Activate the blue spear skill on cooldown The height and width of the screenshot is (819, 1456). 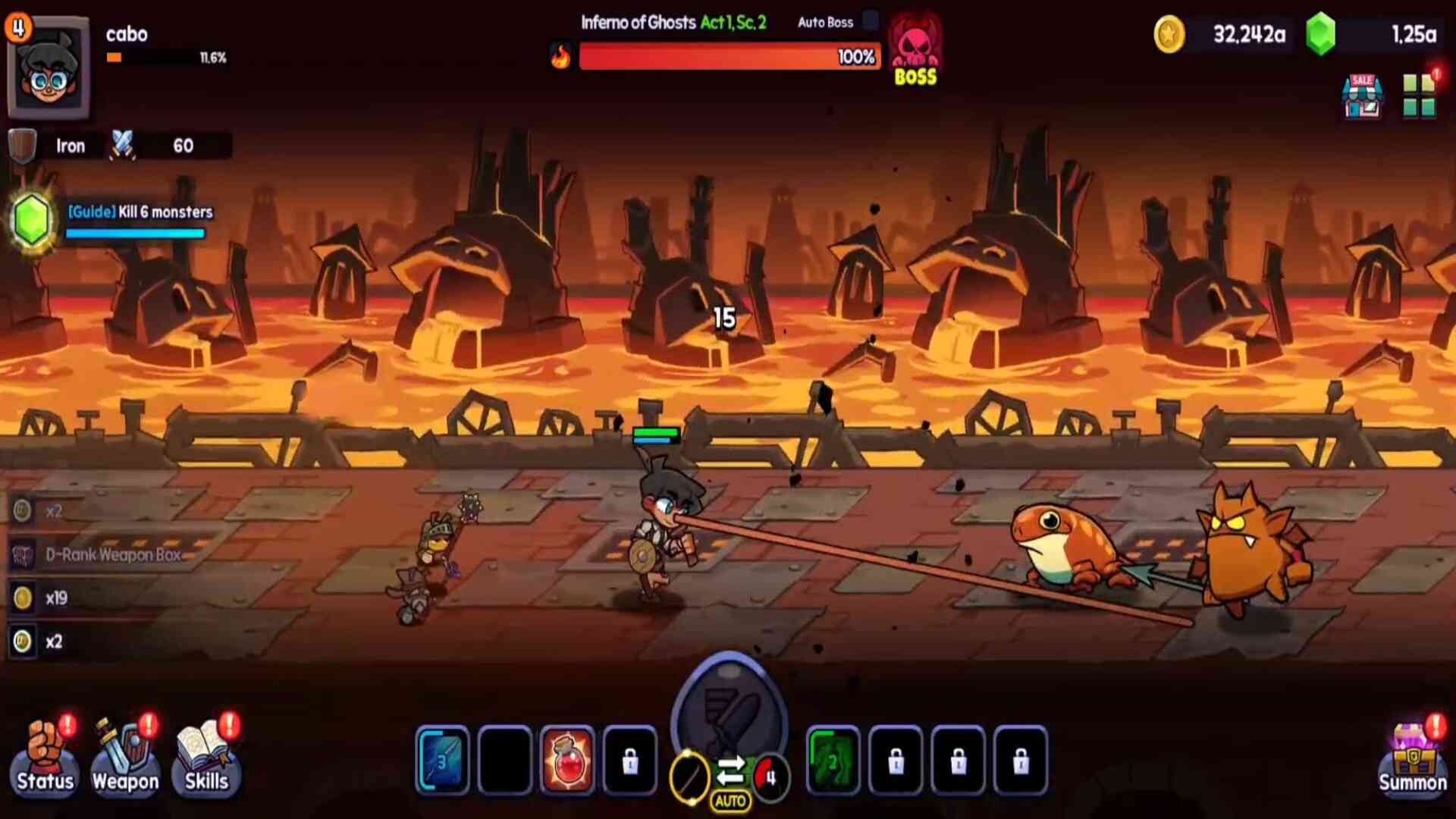click(x=443, y=760)
